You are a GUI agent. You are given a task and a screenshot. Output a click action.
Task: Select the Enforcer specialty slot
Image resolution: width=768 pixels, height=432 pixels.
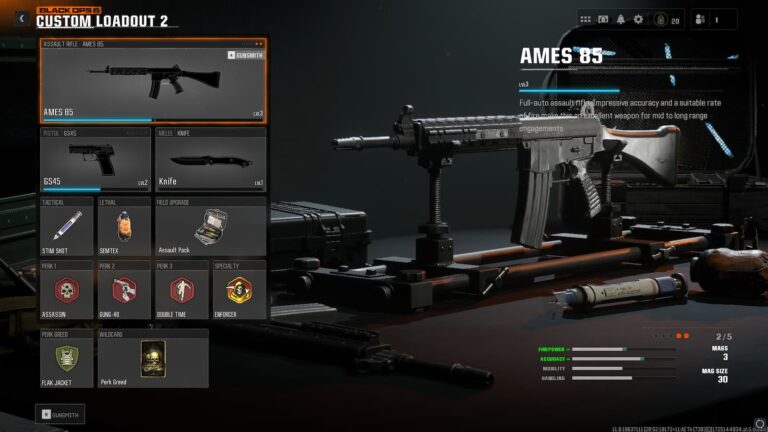239,290
